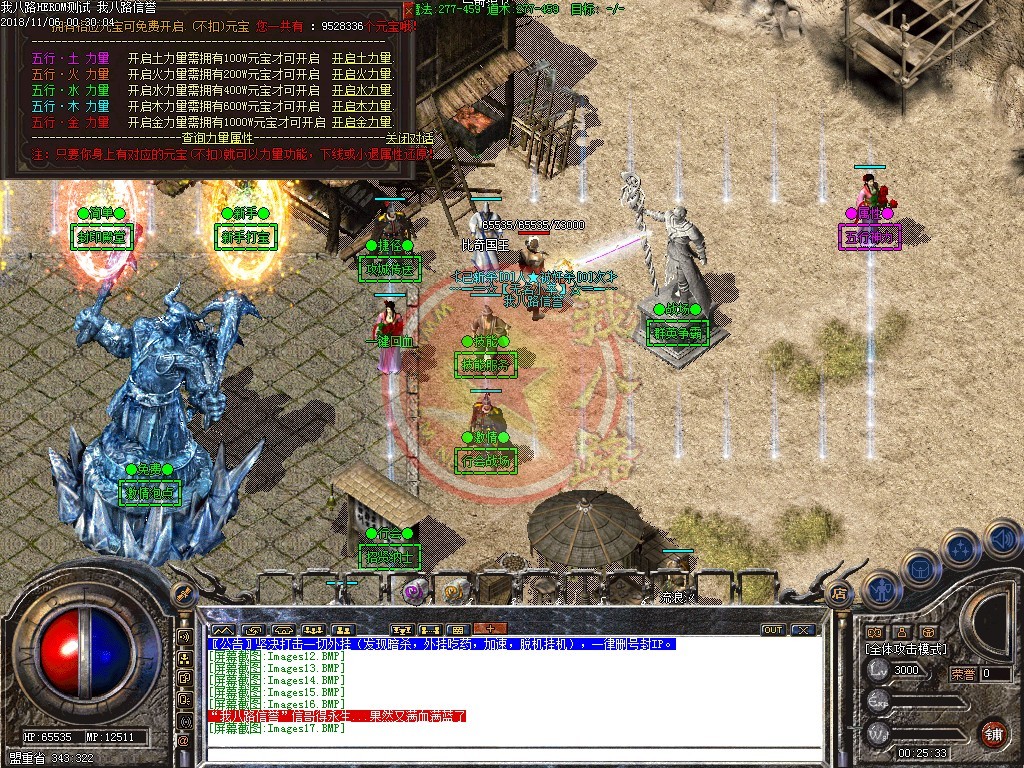Click the red 铺 stall button

click(x=993, y=734)
